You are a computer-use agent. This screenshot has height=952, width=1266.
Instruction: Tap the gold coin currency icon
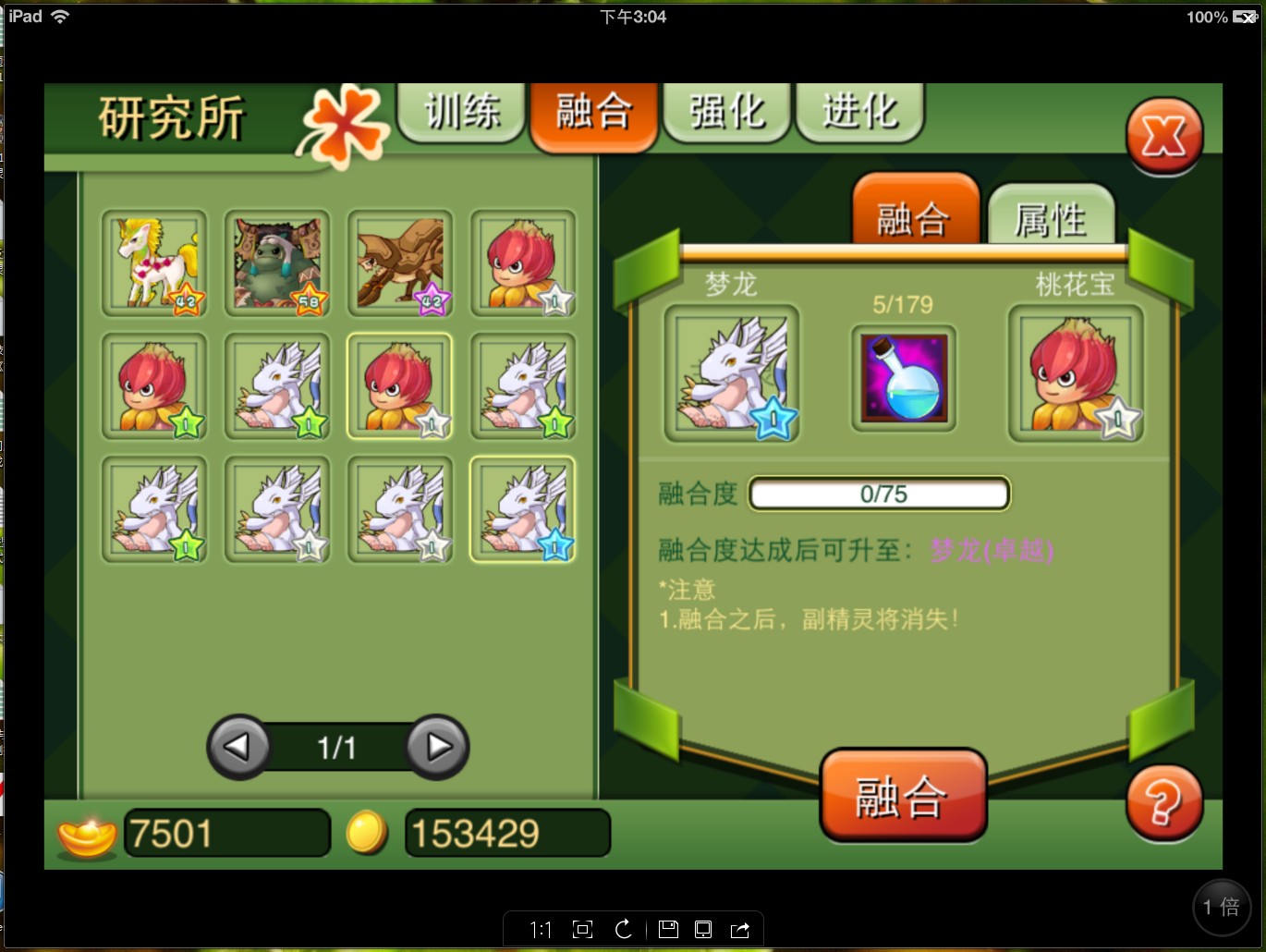tap(367, 832)
